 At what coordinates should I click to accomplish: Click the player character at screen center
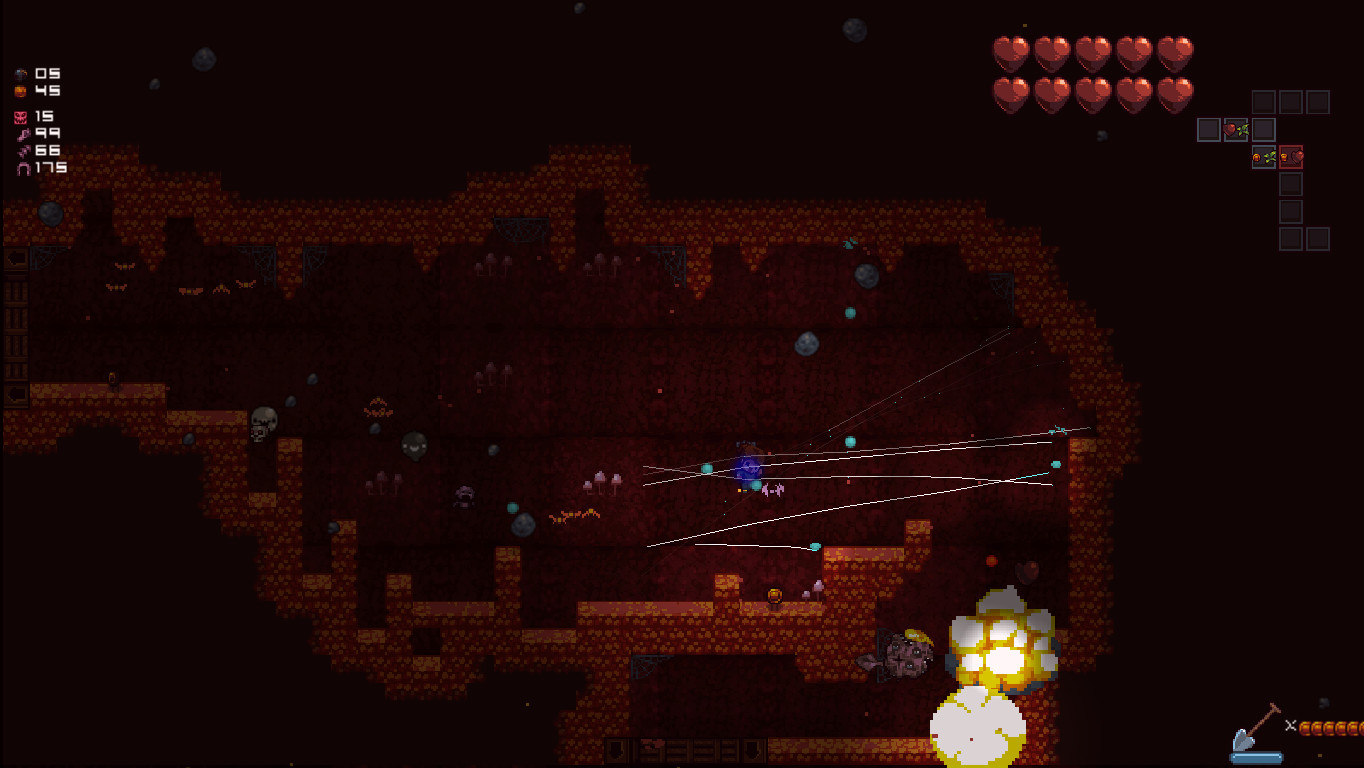pos(747,465)
